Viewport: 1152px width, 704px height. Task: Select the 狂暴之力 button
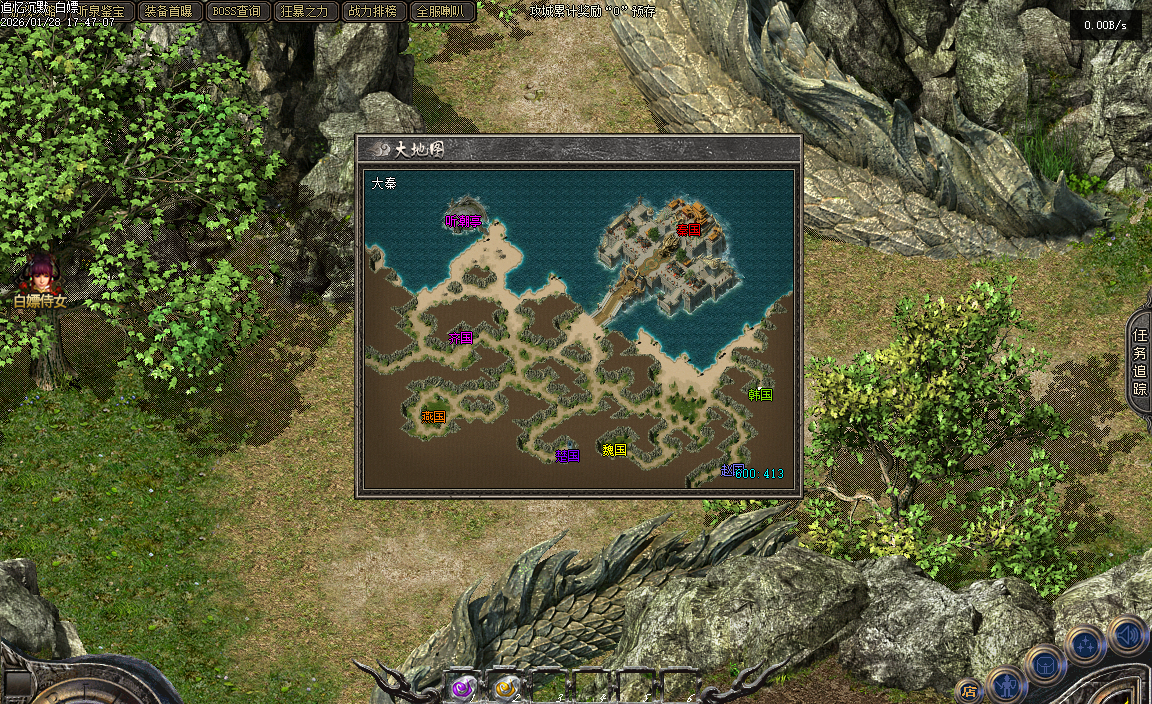pos(304,11)
